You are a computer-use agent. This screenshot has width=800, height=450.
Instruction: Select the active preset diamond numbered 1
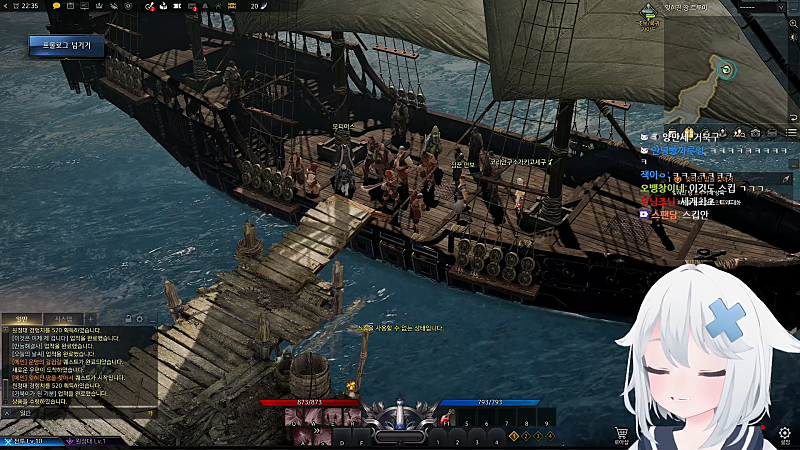(x=514, y=436)
